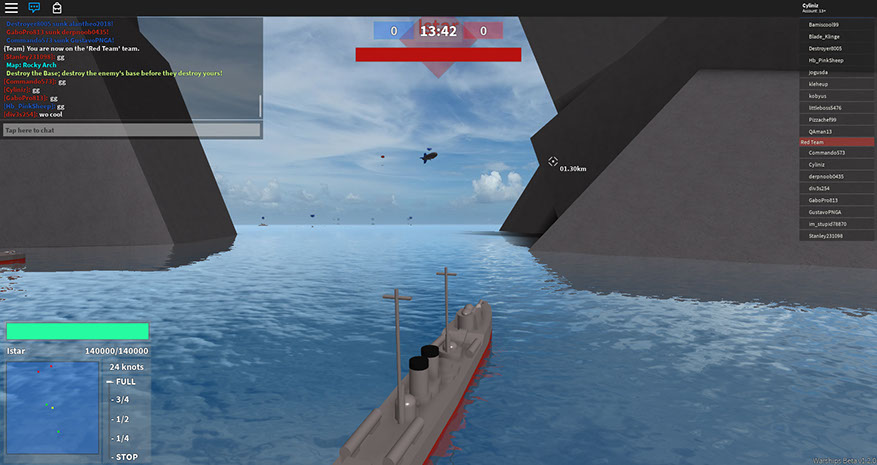Select player derpnoob0435 in the player list
This screenshot has width=877, height=465.
[x=836, y=176]
